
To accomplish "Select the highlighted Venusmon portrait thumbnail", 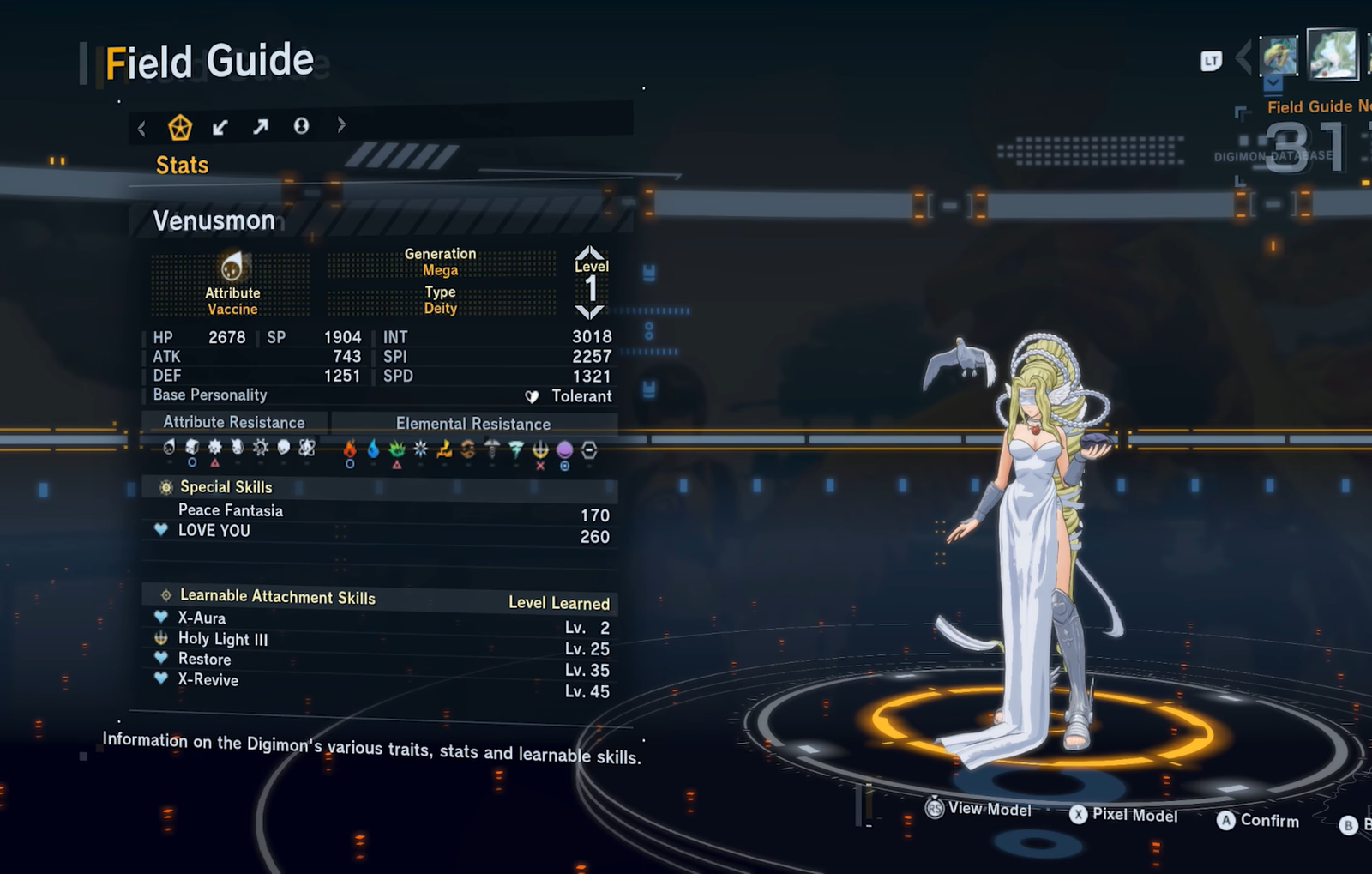I will click(x=1332, y=54).
